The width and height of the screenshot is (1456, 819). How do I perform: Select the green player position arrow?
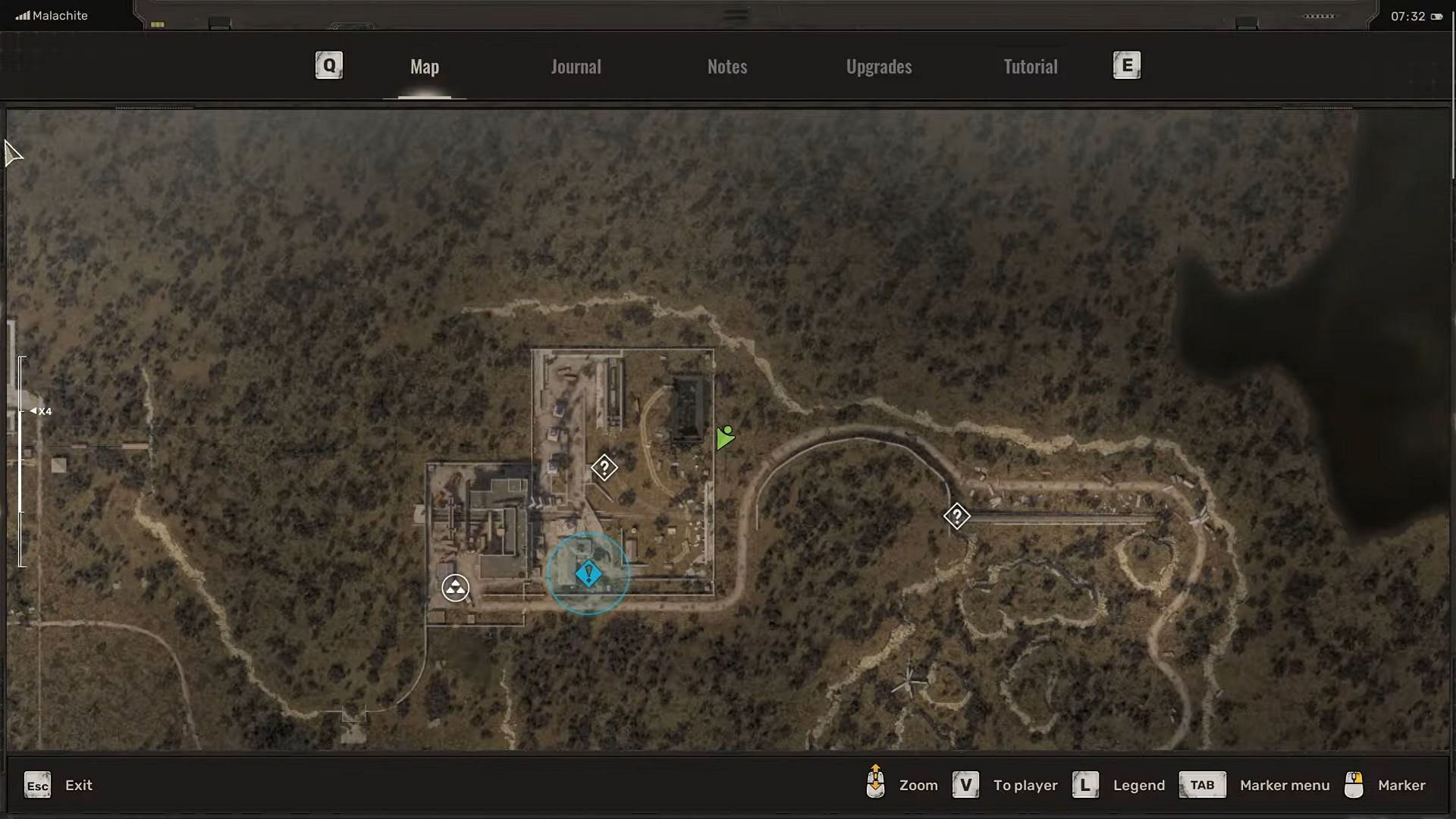coord(725,438)
